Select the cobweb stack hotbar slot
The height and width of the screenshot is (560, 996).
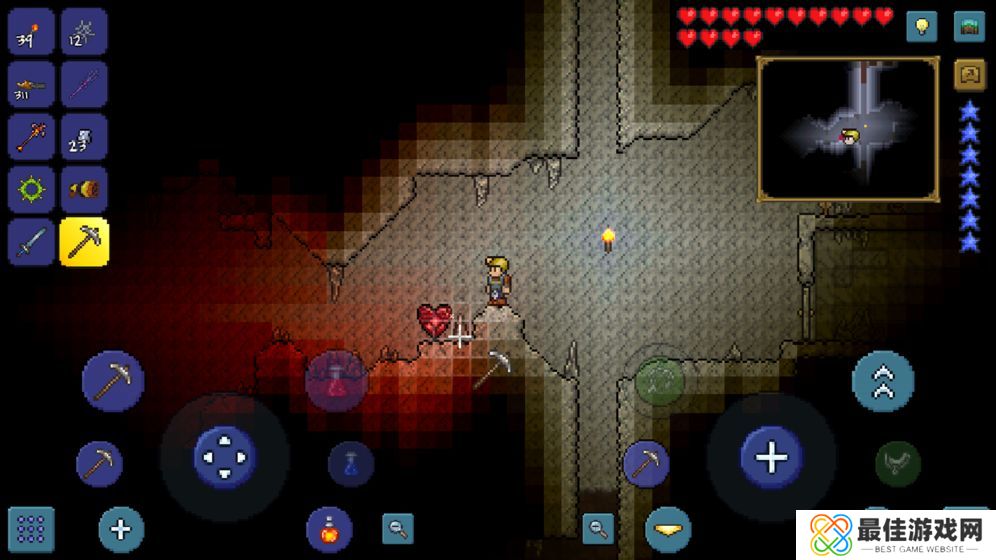84,32
